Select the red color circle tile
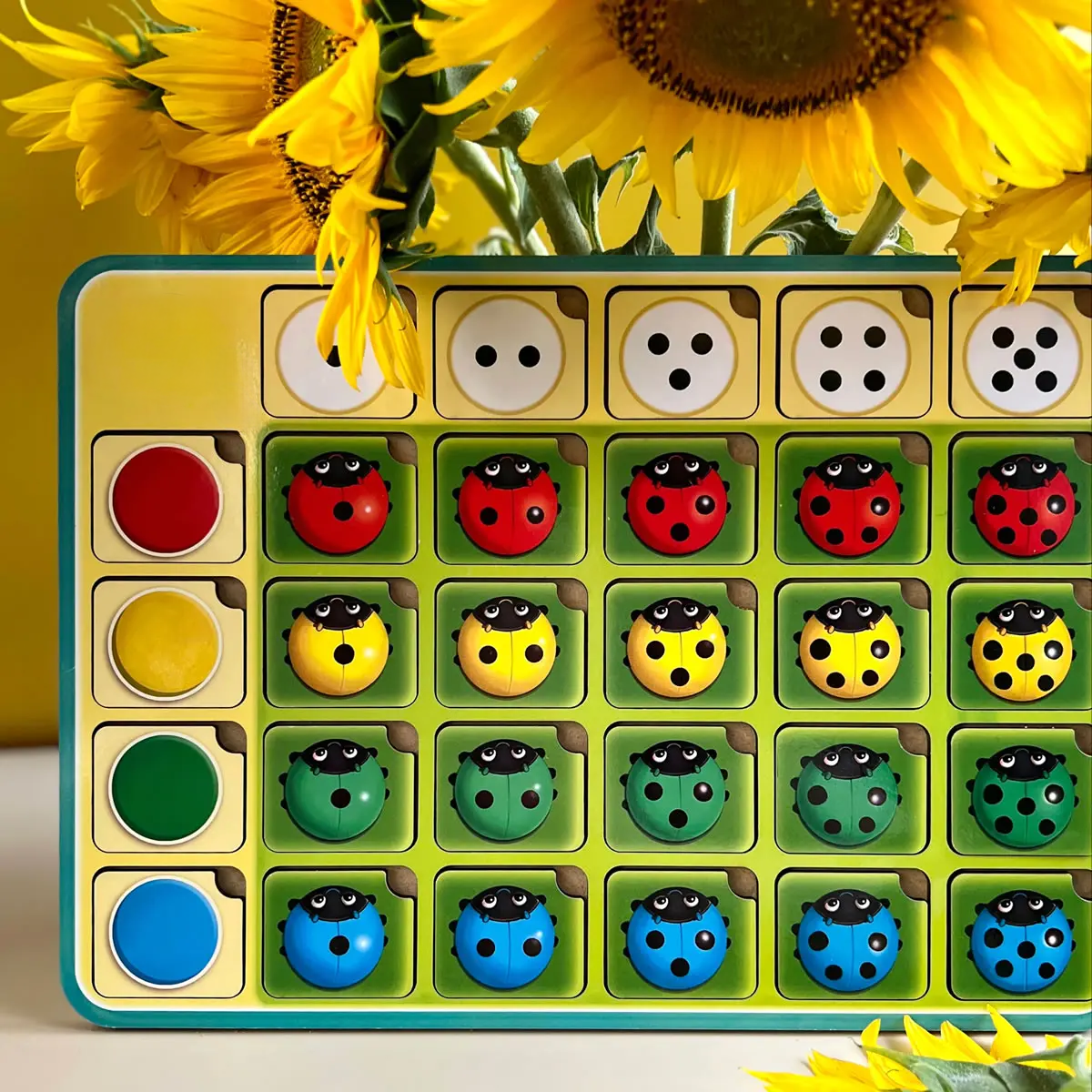Viewport: 1092px width, 1092px height. click(166, 500)
